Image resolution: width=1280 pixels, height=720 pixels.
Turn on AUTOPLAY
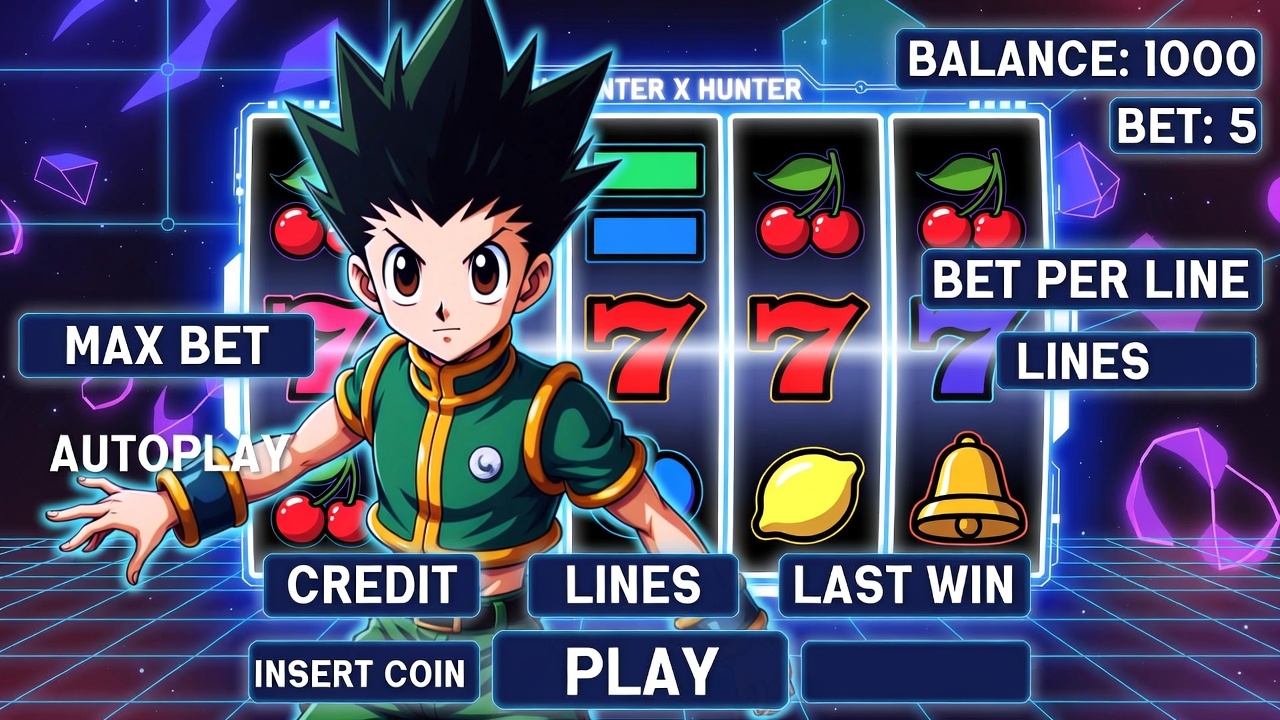[170, 455]
